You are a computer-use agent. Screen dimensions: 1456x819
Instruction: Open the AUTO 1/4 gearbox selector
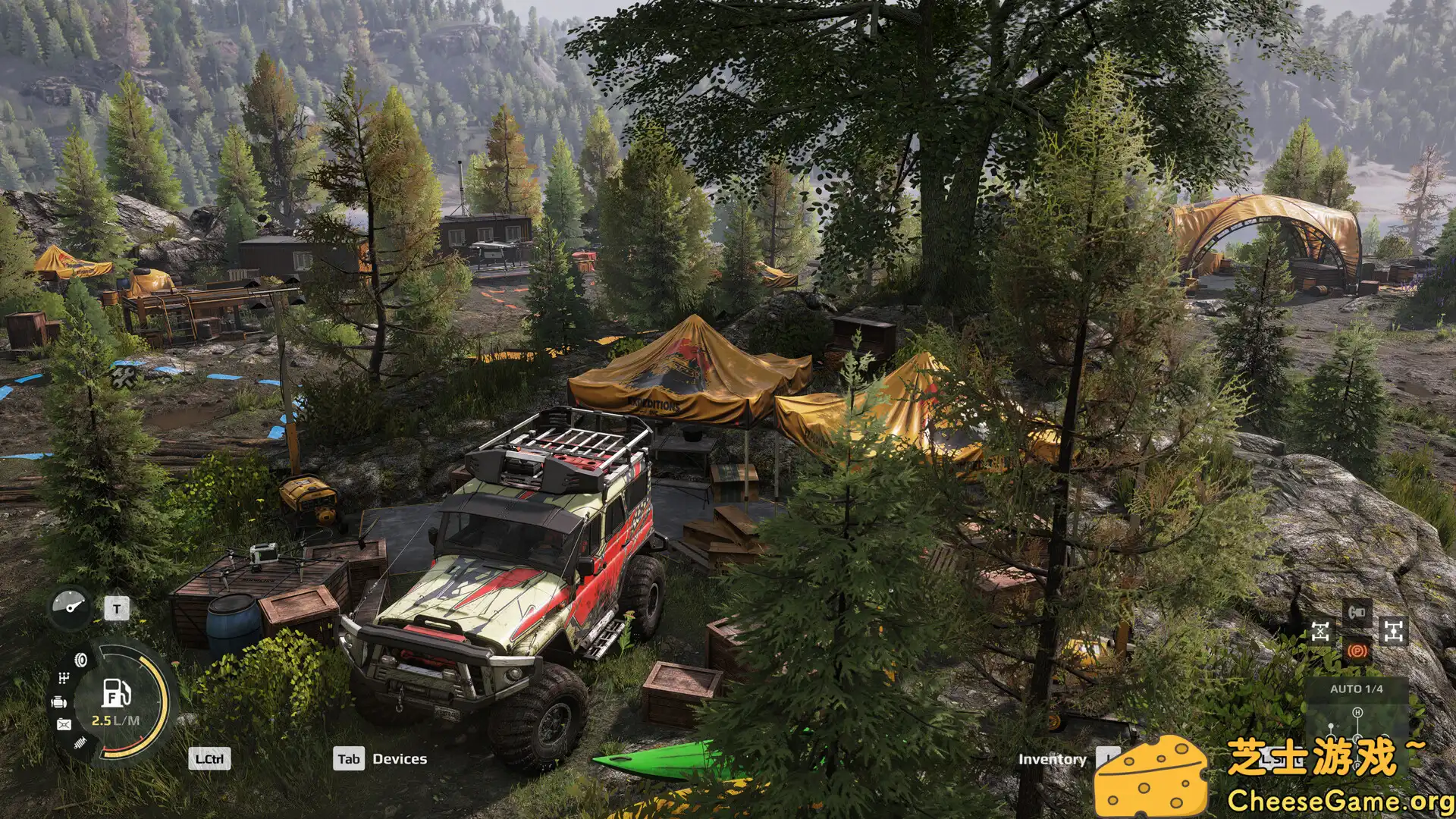(x=1356, y=689)
